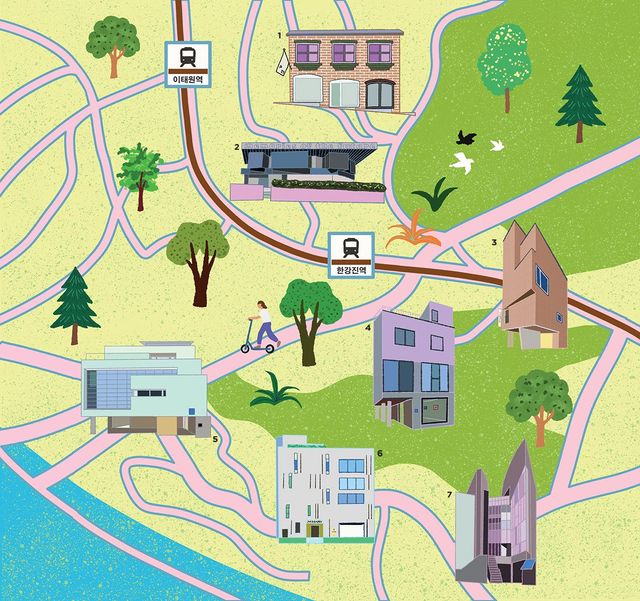Select the 이태원역 subway station marker
Image resolution: width=640 pixels, height=601 pixels.
(x=187, y=62)
